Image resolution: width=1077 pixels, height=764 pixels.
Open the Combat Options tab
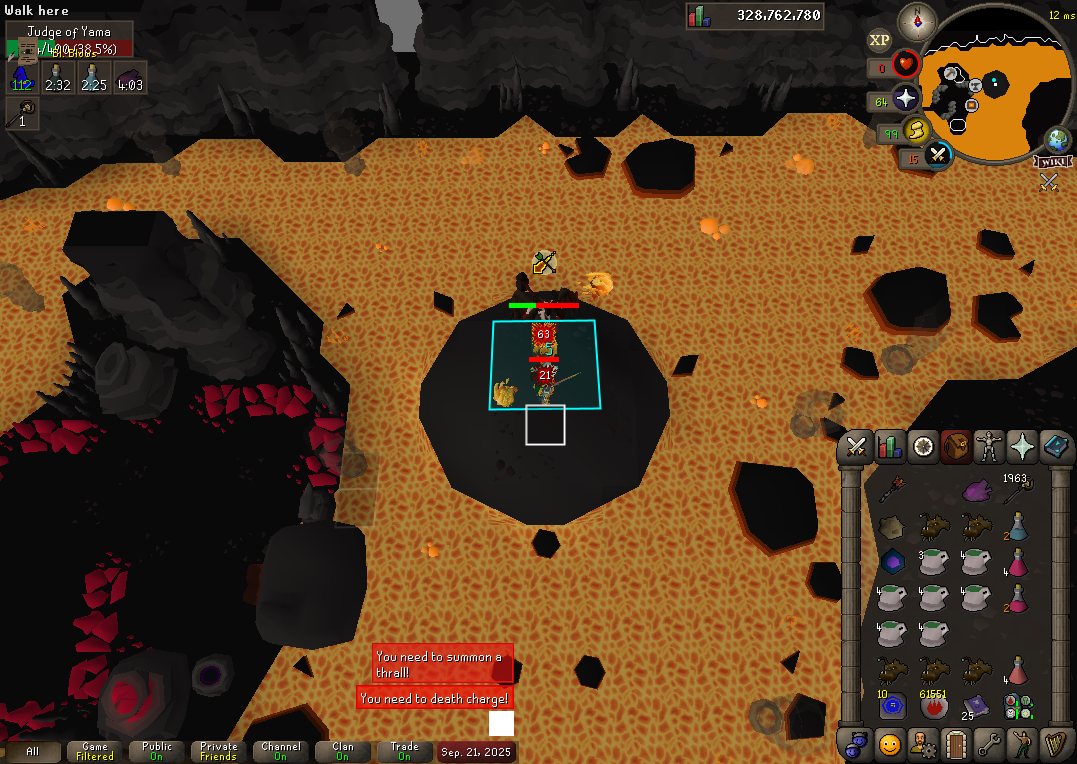click(x=856, y=447)
